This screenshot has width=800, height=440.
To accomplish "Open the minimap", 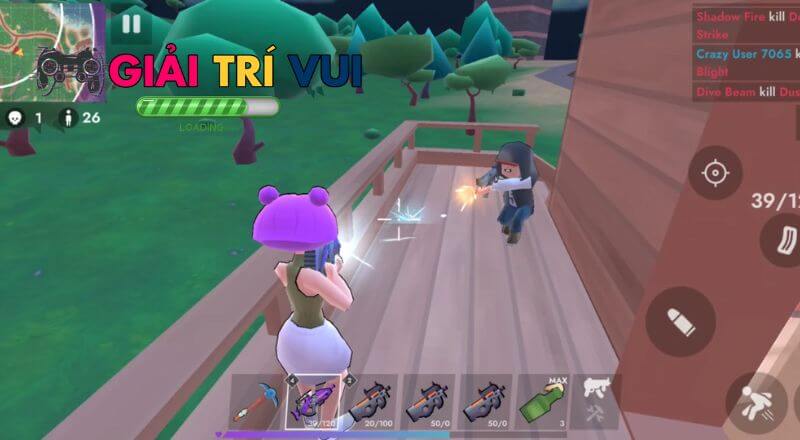I will [x=52, y=50].
